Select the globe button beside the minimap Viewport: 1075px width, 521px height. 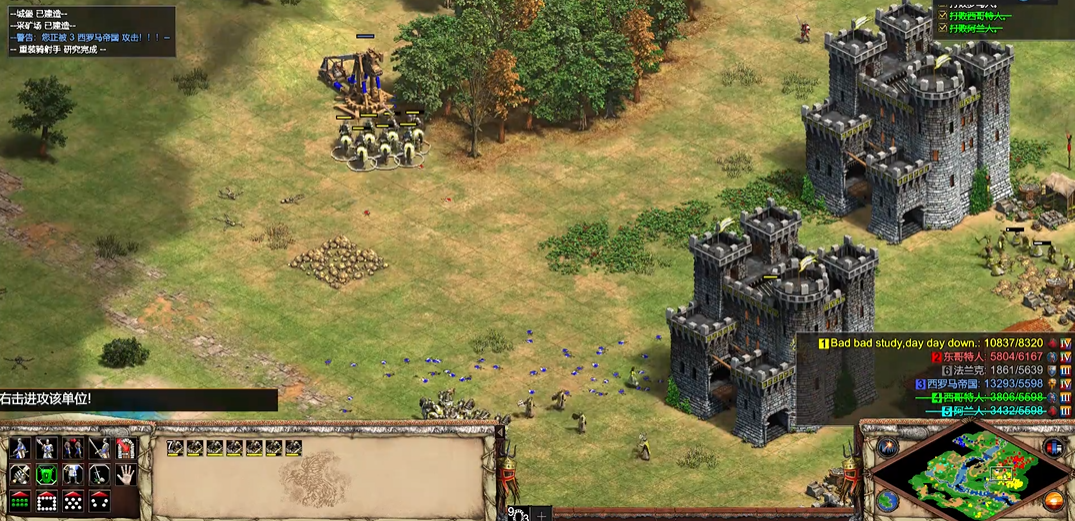(886, 499)
